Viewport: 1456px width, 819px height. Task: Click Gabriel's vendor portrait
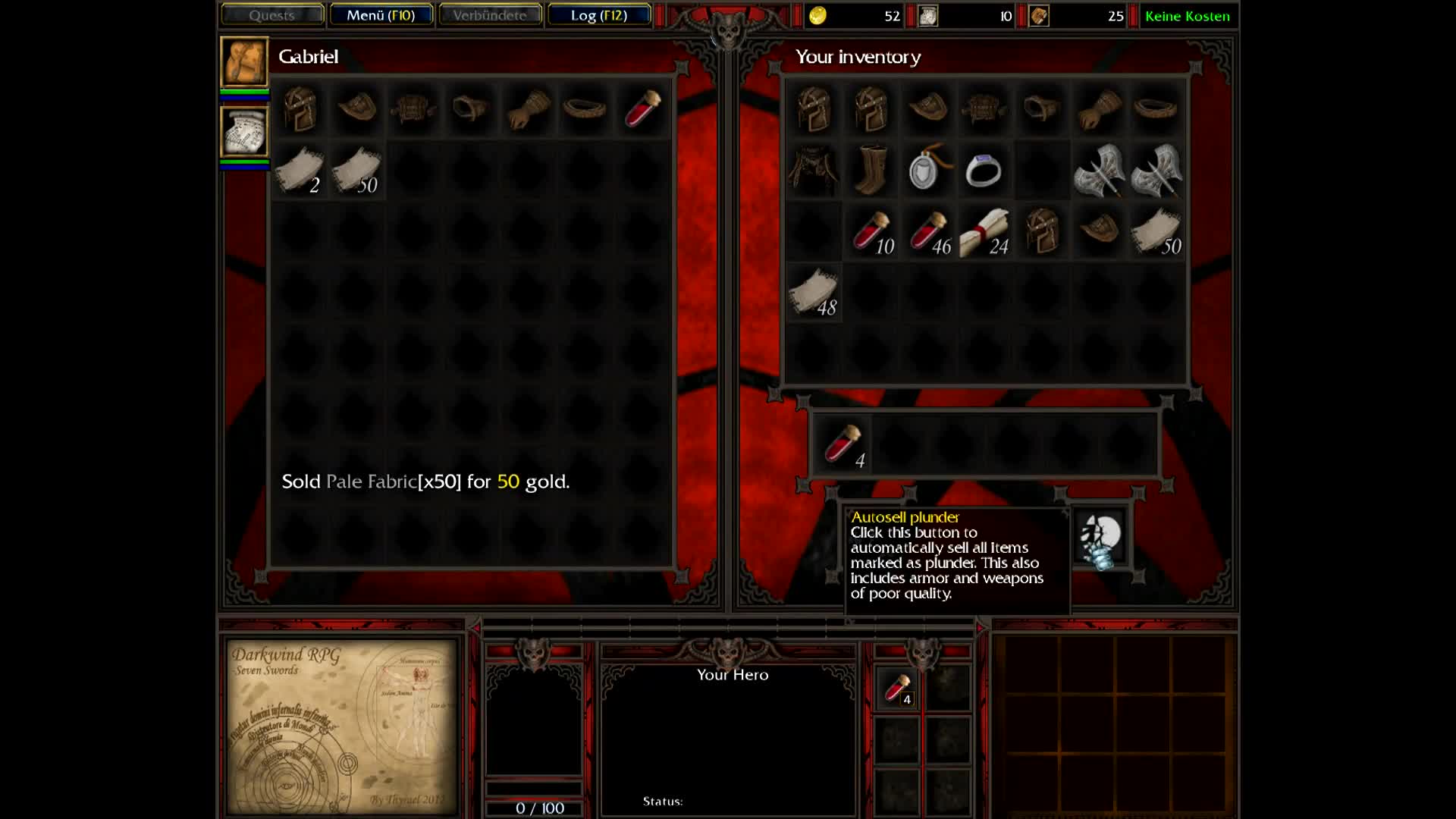coord(244,62)
